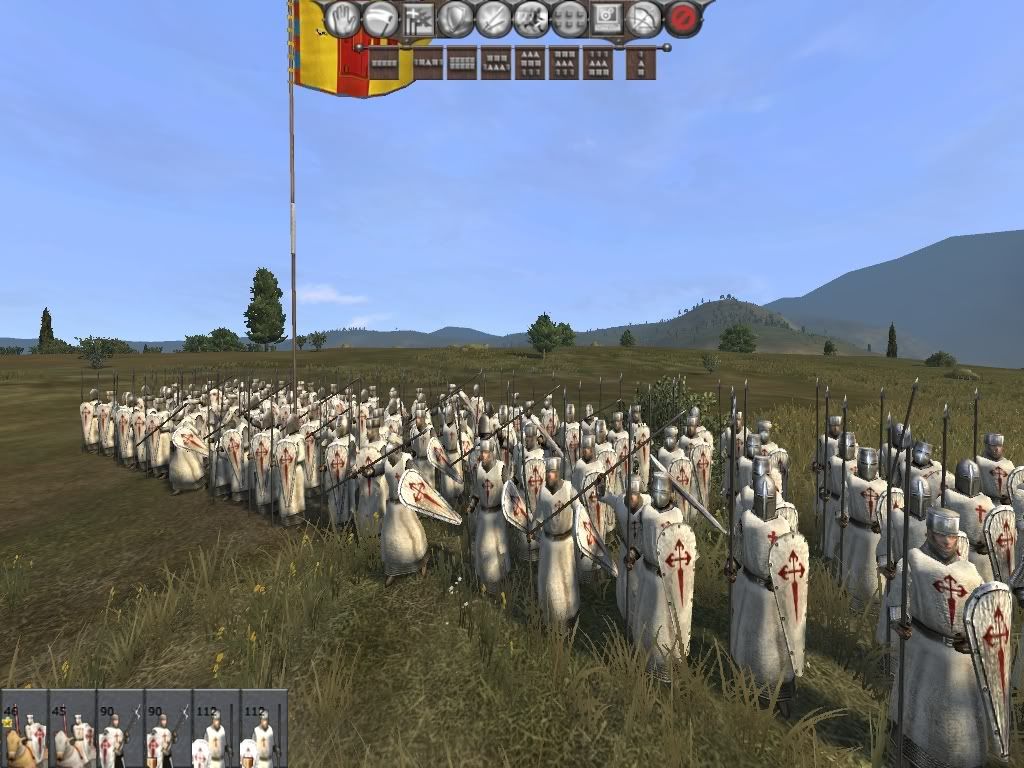This screenshot has width=1024, height=768.
Task: Toggle the bow fire-at-will button
Action: 645,18
